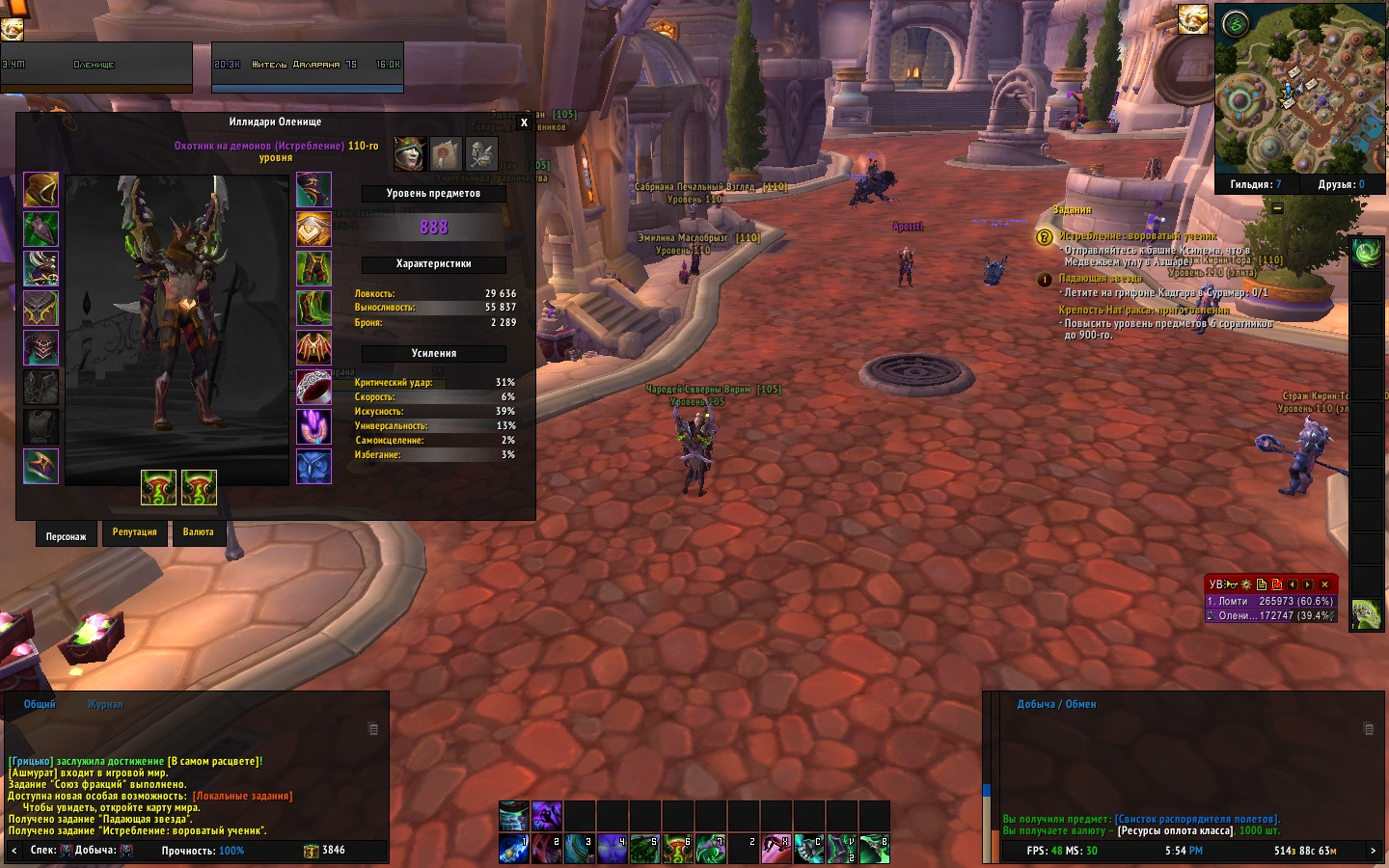Select the blue owl trinket slot
This screenshot has height=868, width=1389.
click(x=313, y=467)
